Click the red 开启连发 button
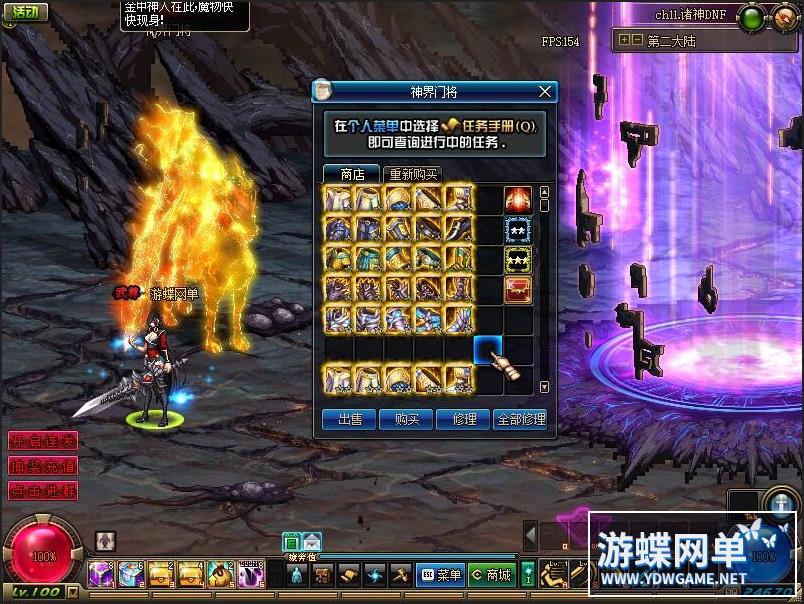804x604 pixels. (42, 440)
